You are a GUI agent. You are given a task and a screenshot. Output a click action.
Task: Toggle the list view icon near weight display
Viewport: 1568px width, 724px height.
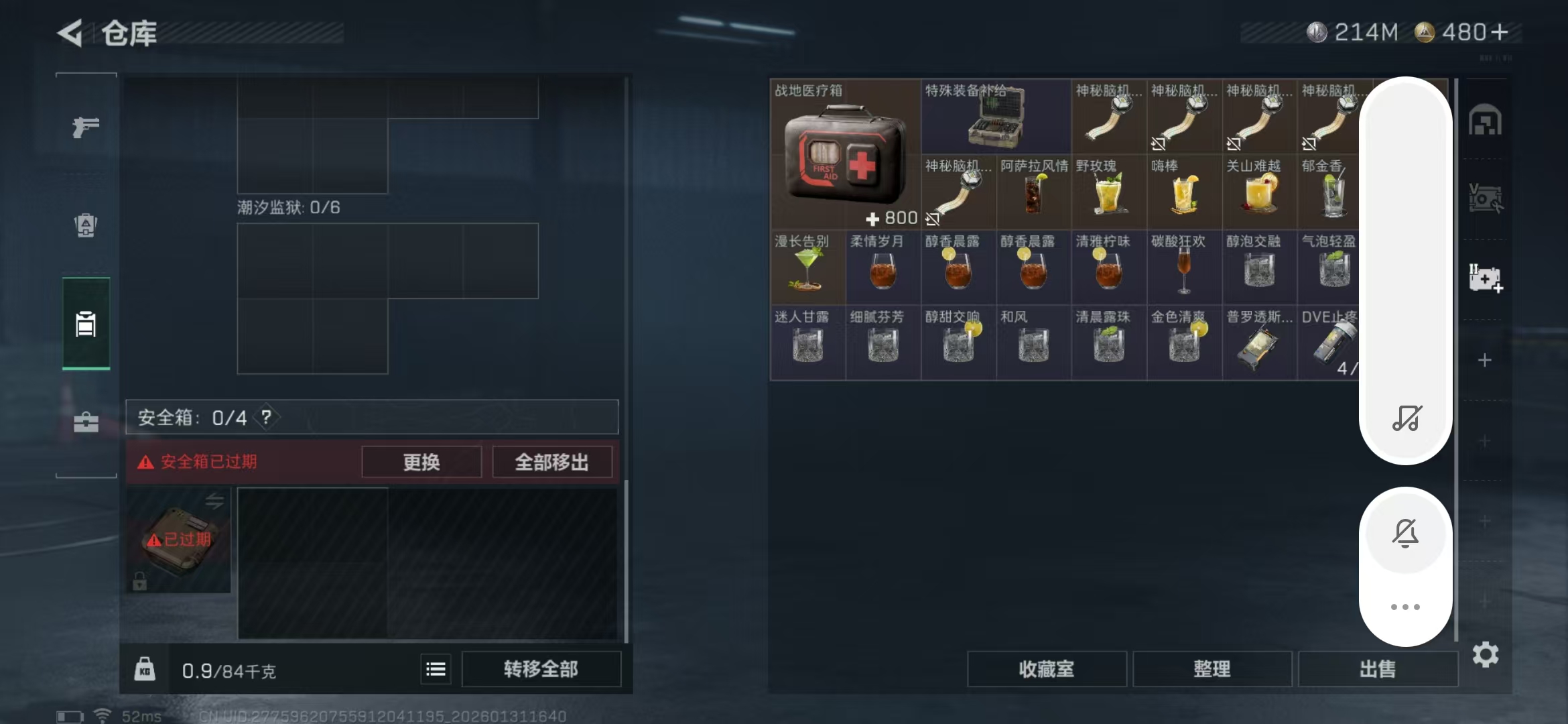(x=435, y=668)
